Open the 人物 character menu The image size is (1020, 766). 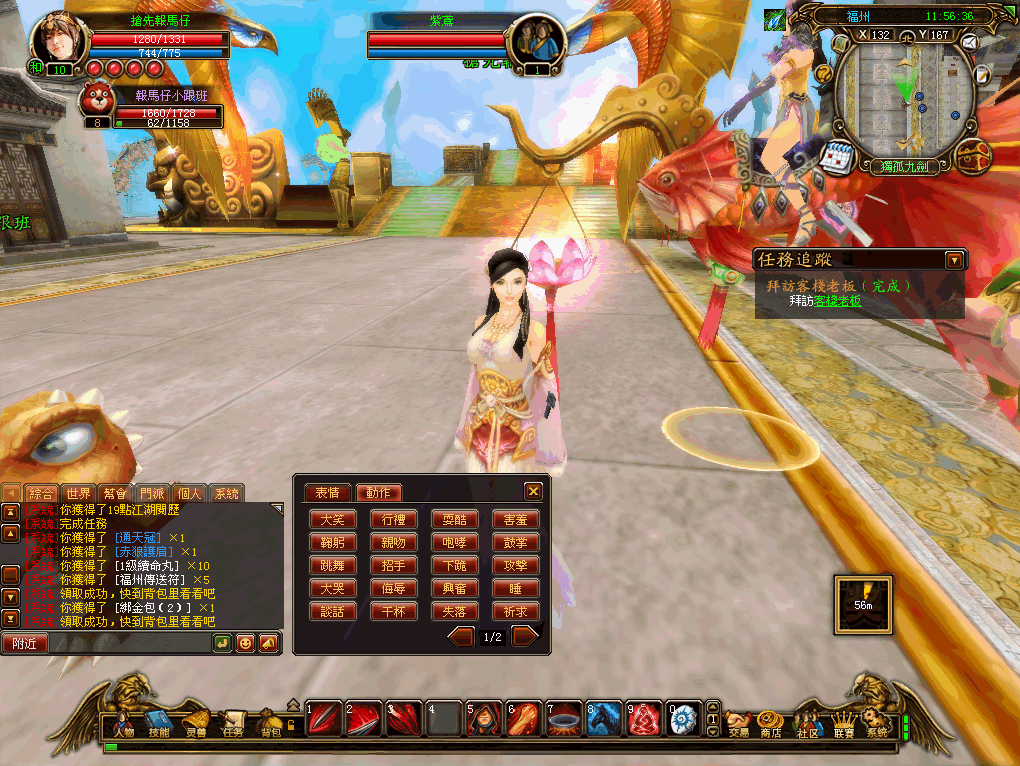tap(123, 722)
